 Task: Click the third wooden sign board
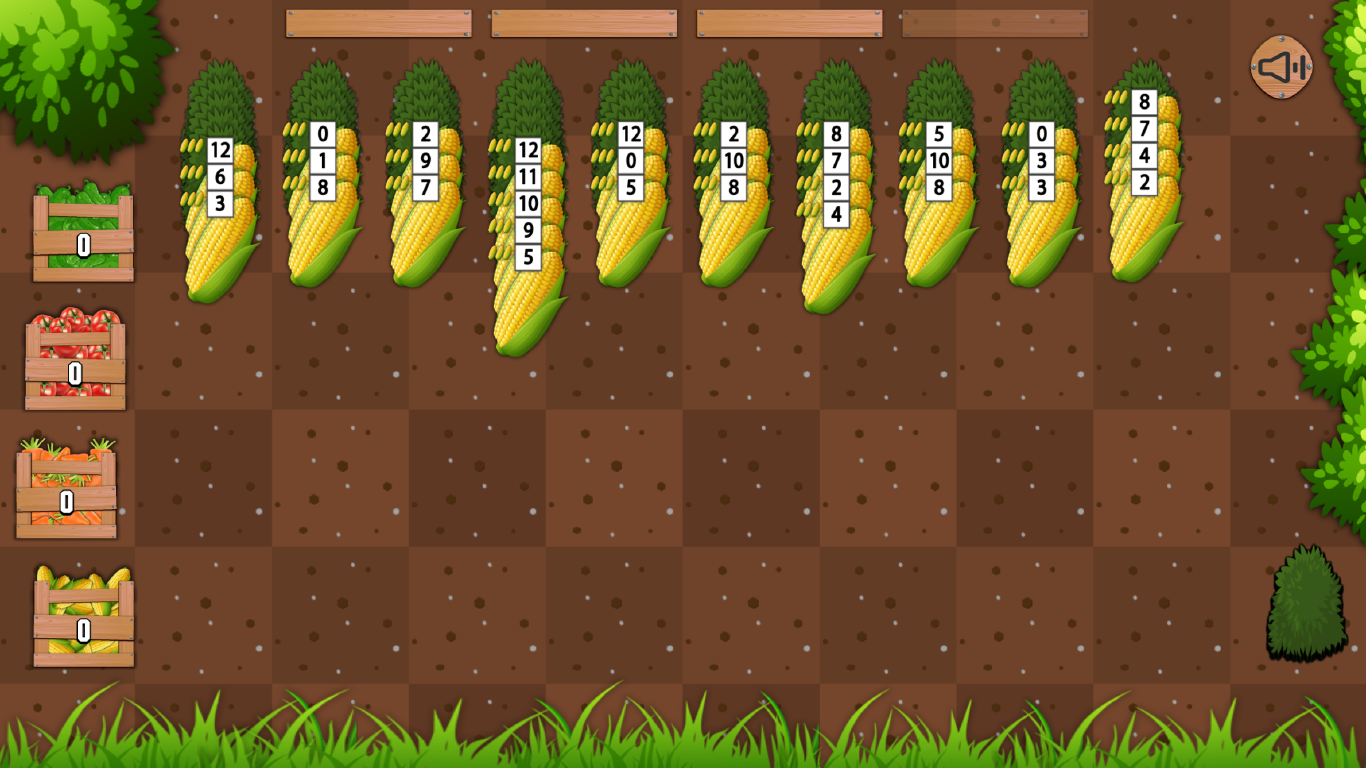coord(788,22)
